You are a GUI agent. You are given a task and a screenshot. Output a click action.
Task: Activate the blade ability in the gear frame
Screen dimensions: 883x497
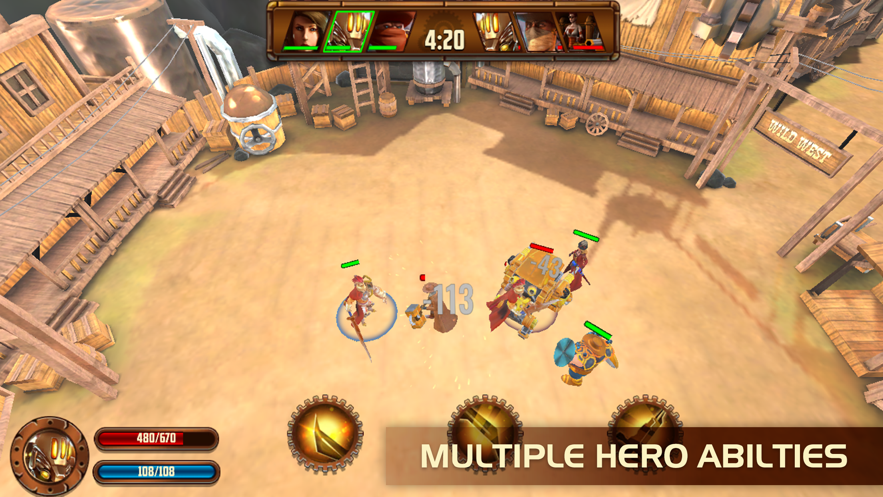tap(325, 434)
